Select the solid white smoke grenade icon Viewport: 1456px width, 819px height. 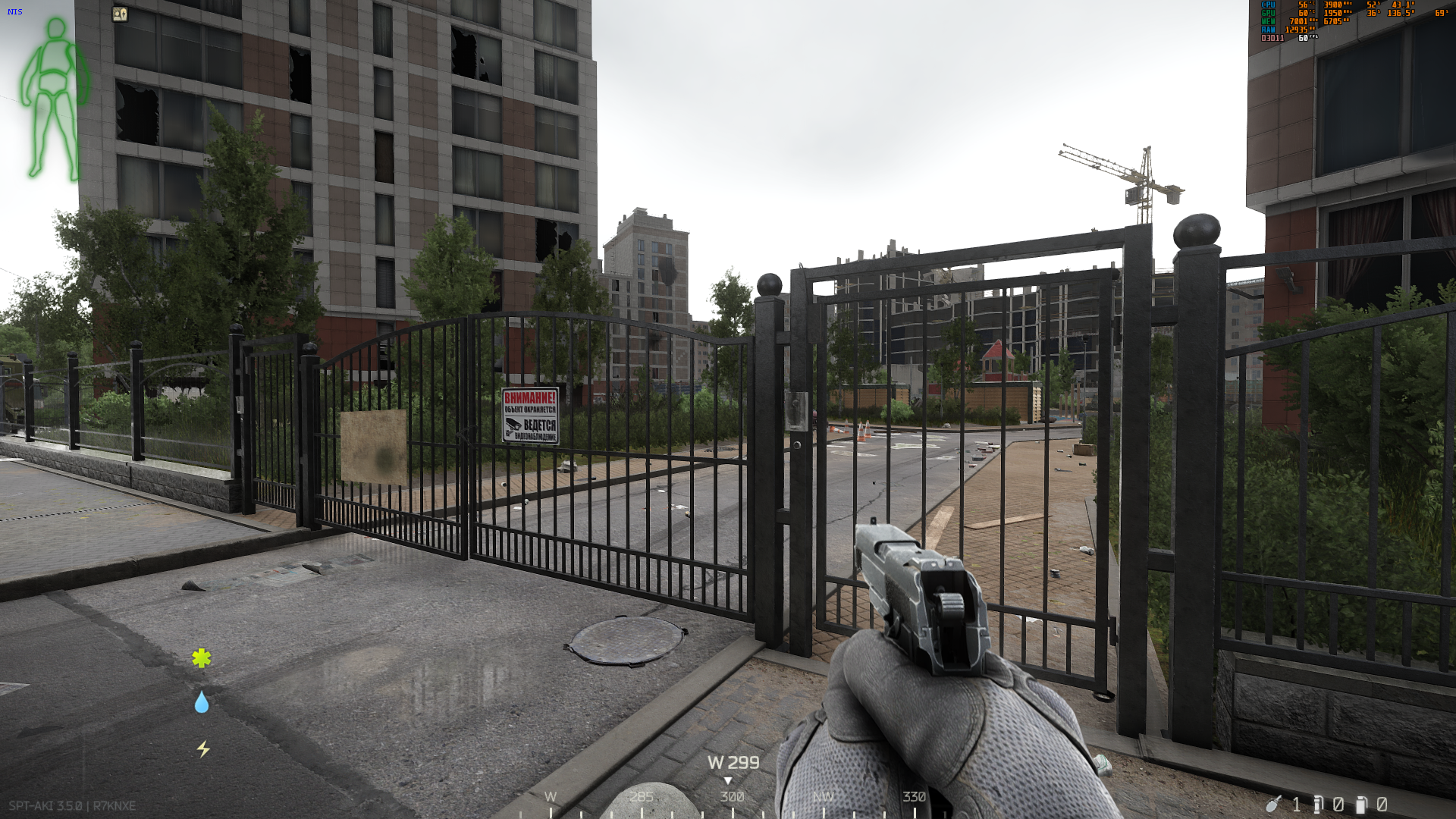(x=1361, y=804)
